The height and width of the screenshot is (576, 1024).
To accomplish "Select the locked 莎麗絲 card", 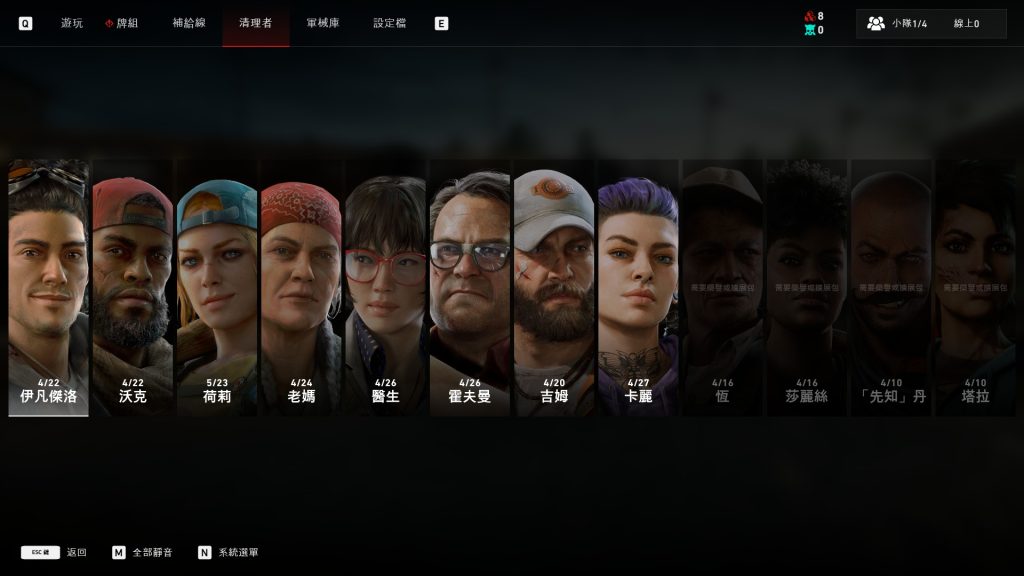I will pos(806,288).
